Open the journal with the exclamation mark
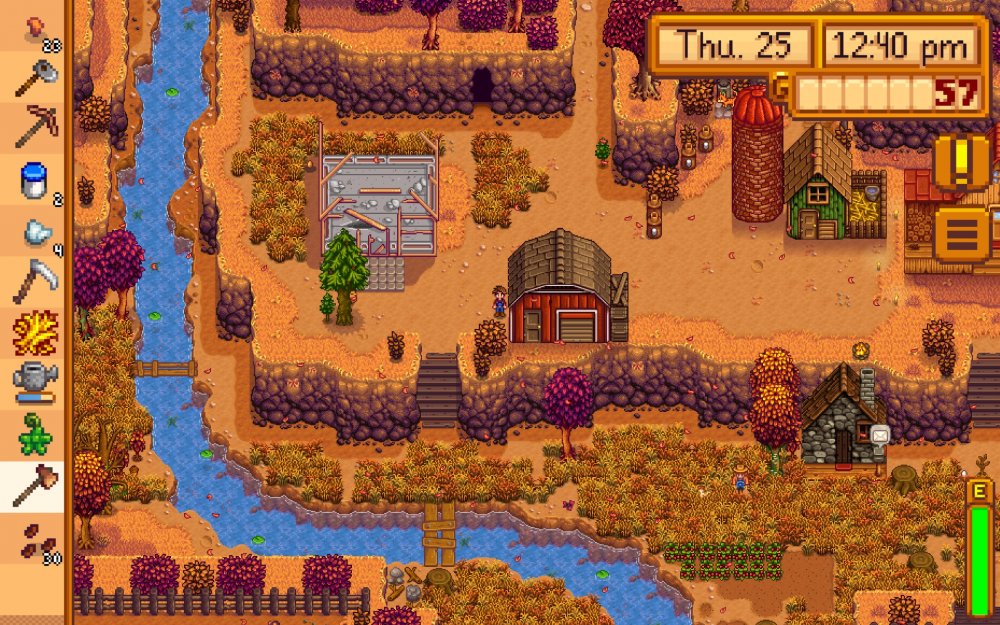Screen dimensions: 1000x625 [961, 161]
